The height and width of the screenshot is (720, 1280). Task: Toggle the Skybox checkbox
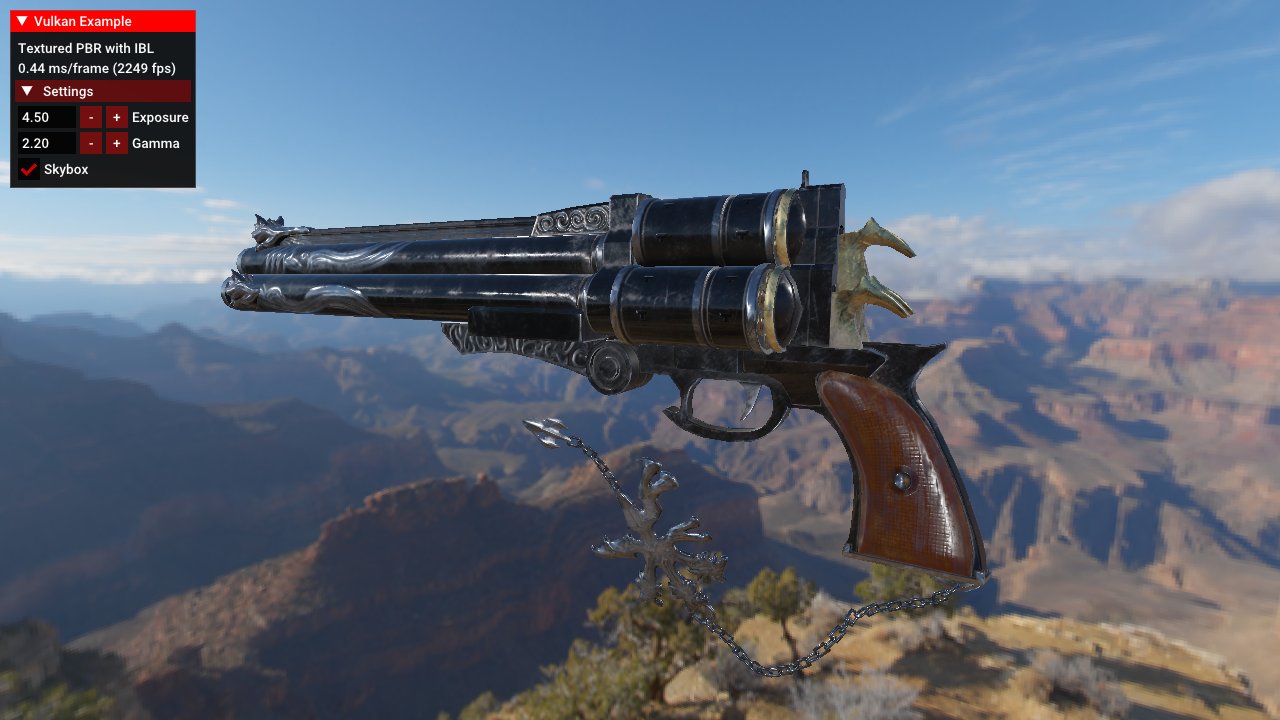click(x=29, y=170)
